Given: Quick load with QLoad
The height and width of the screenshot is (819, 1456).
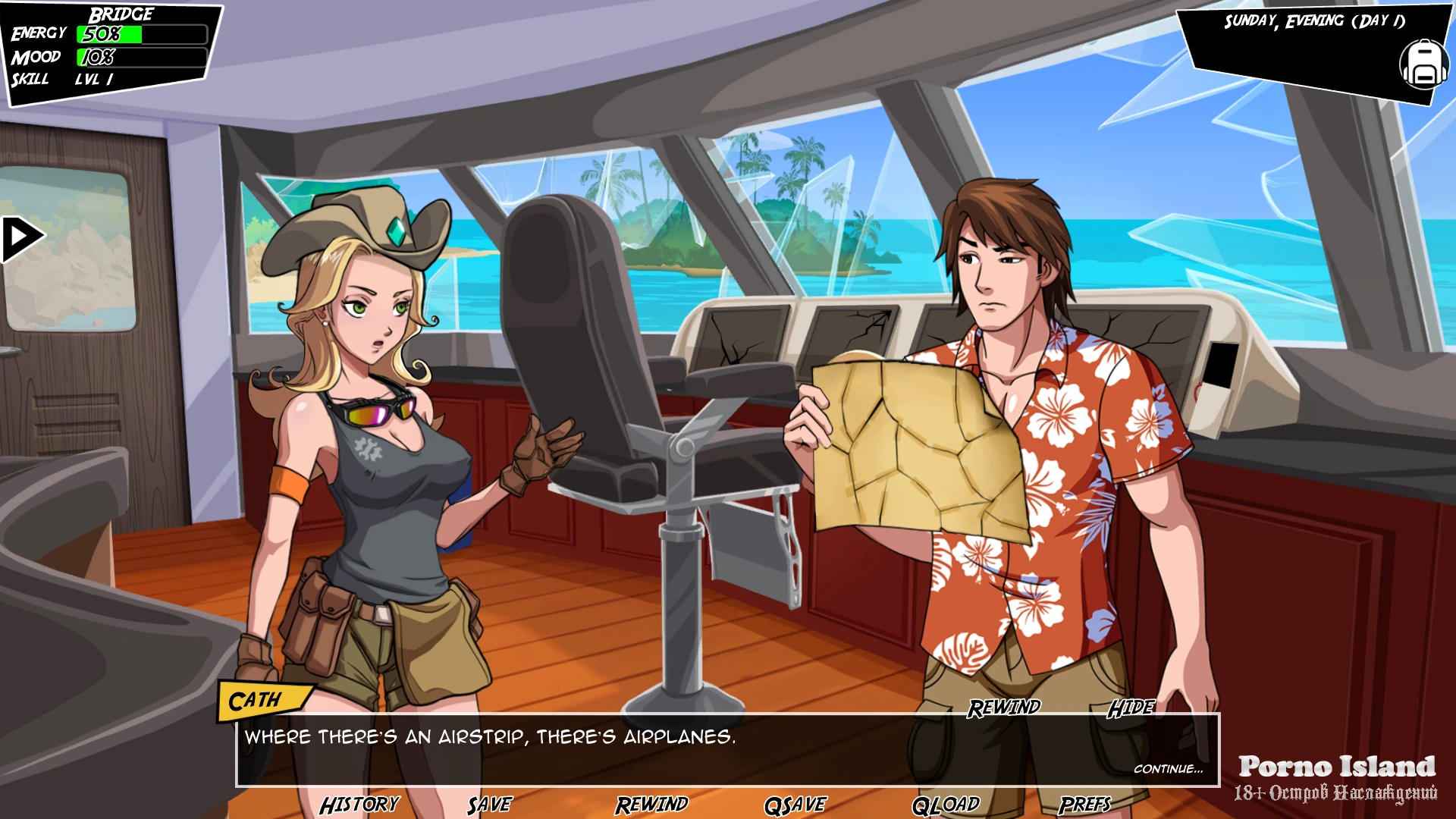Looking at the screenshot, I should click(946, 805).
